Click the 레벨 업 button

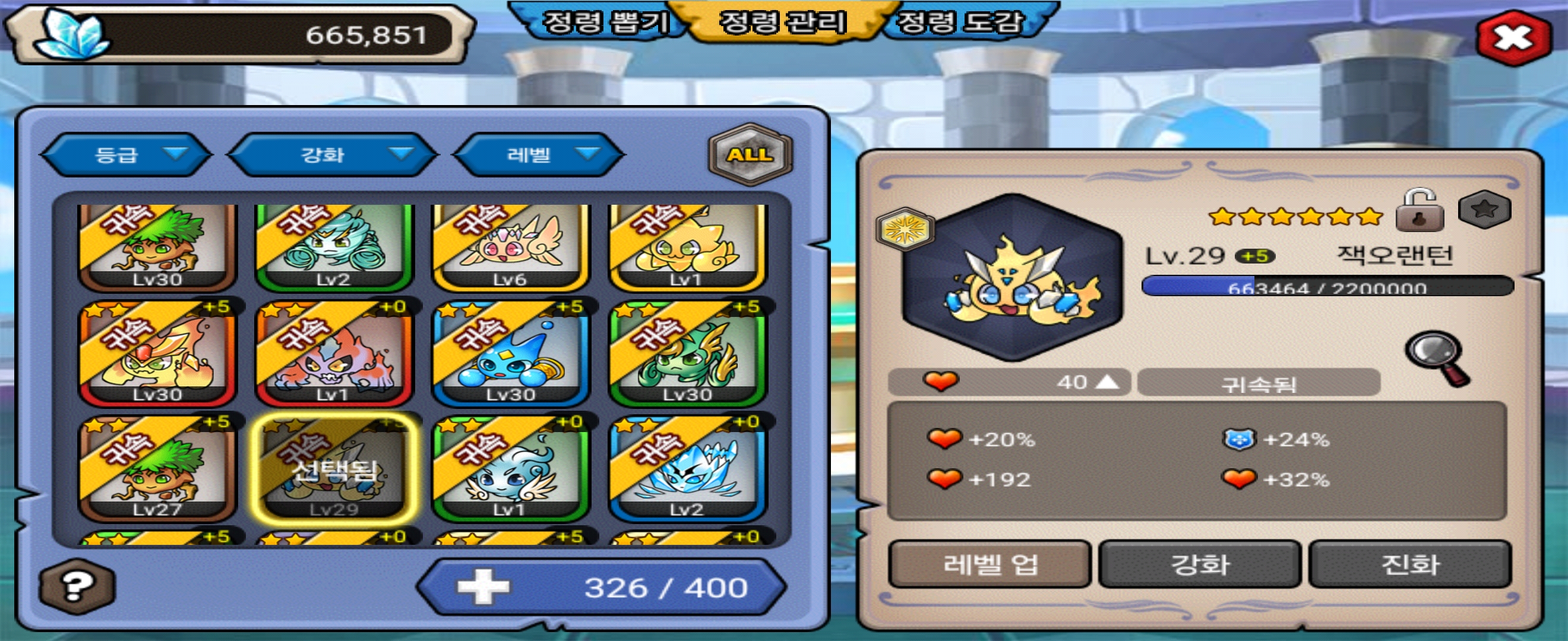(x=989, y=564)
